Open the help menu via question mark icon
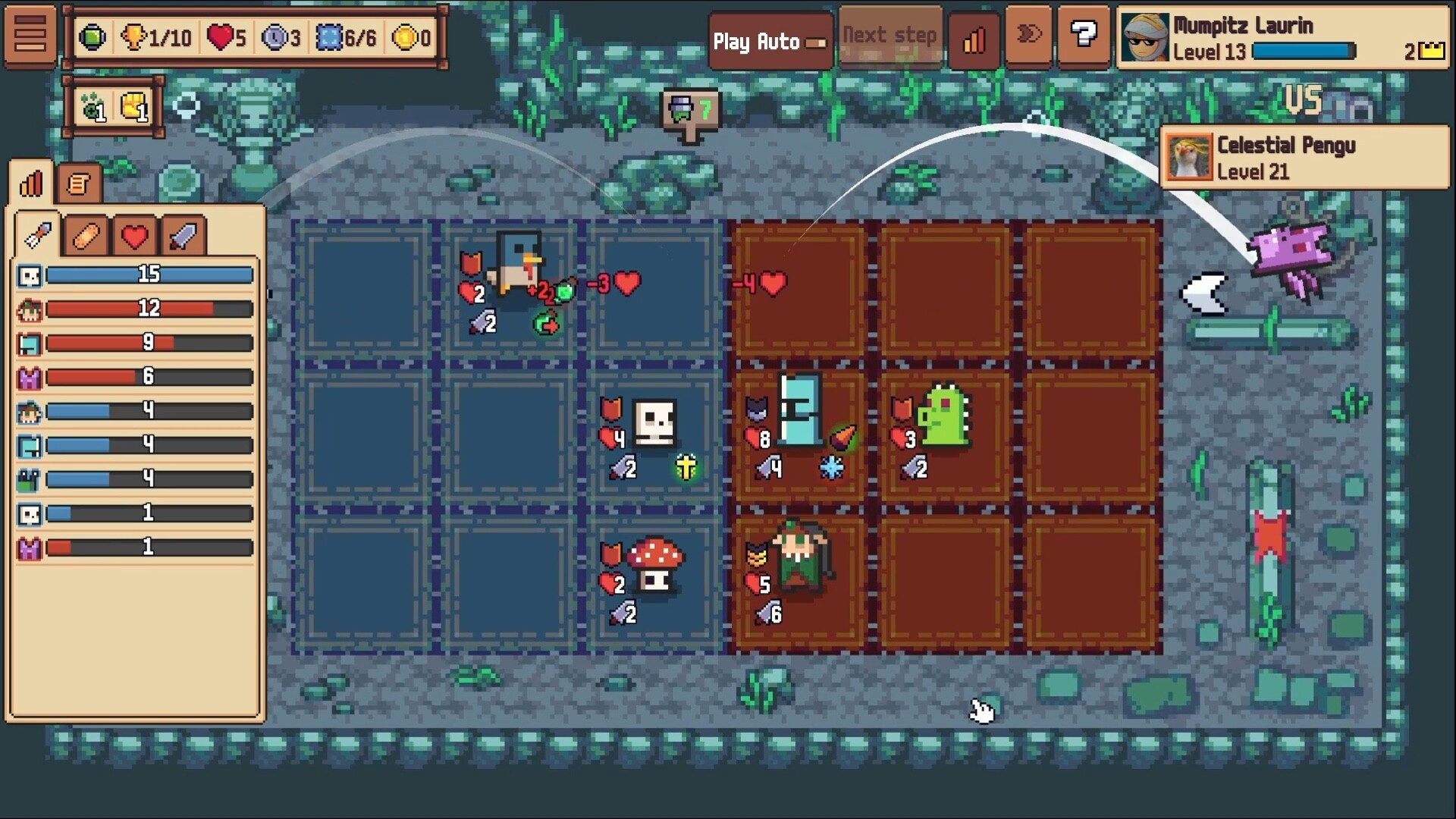1456x819 pixels. 1084,36
